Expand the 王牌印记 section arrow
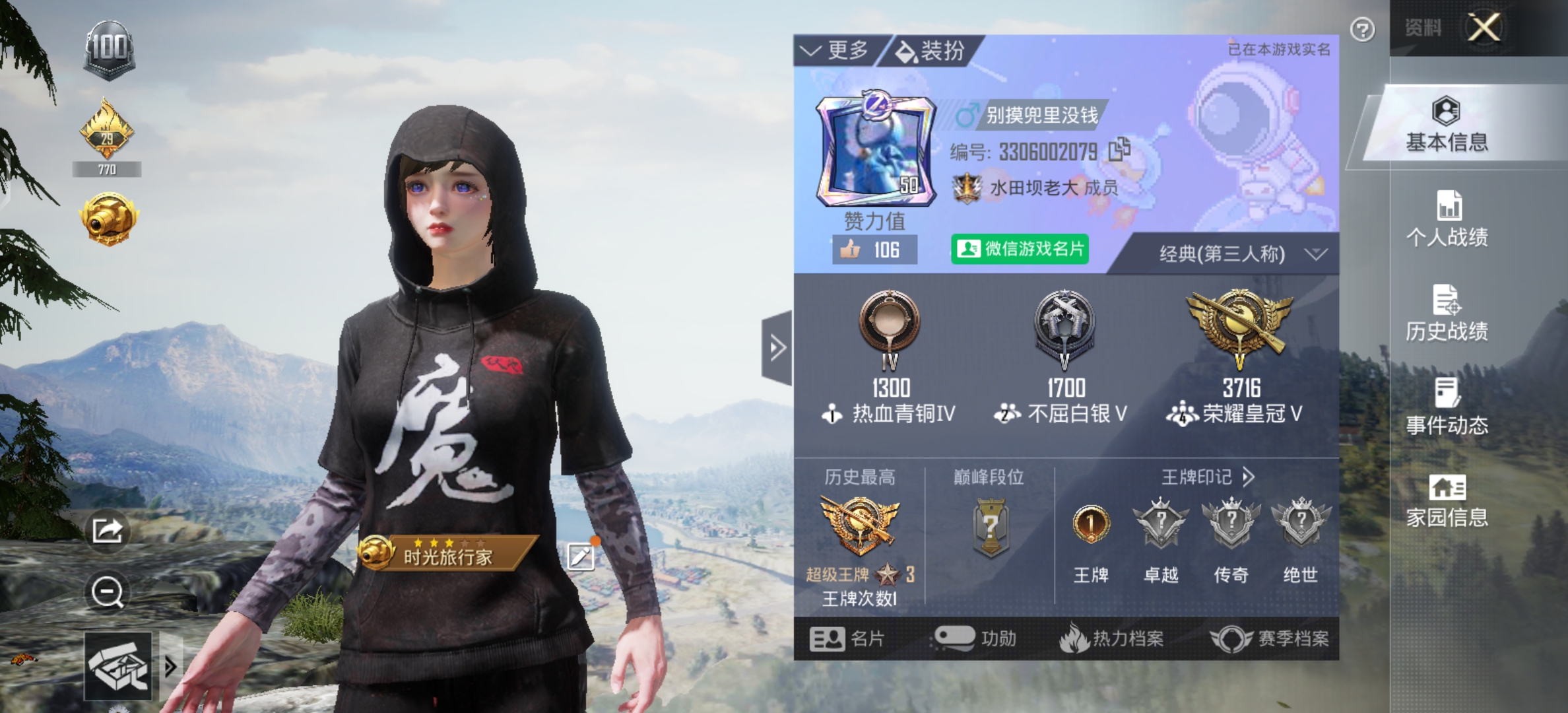 (1248, 477)
